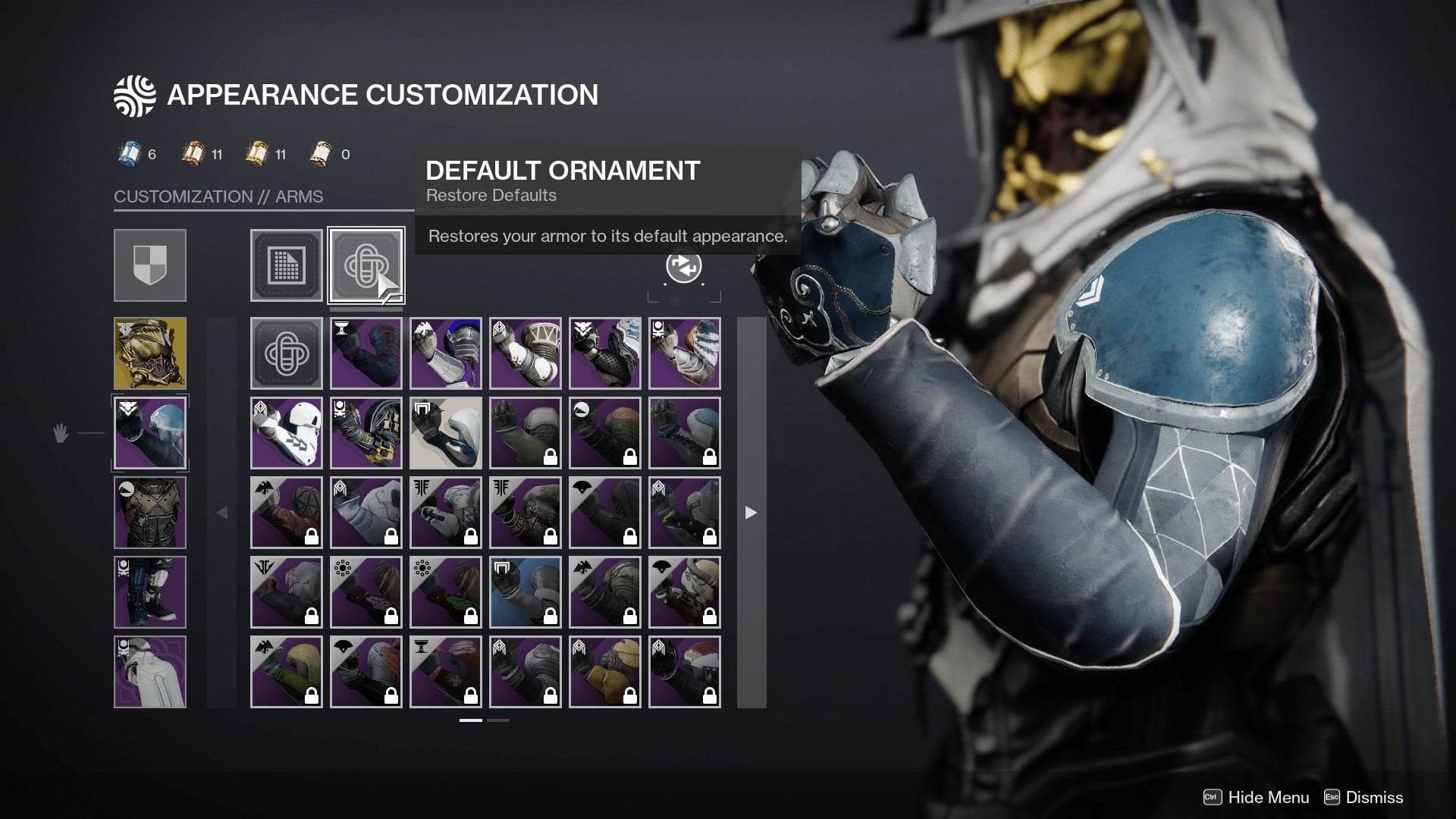The width and height of the screenshot is (1456, 819).
Task: Click the left arrow beside the armor slot column
Action: point(221,513)
